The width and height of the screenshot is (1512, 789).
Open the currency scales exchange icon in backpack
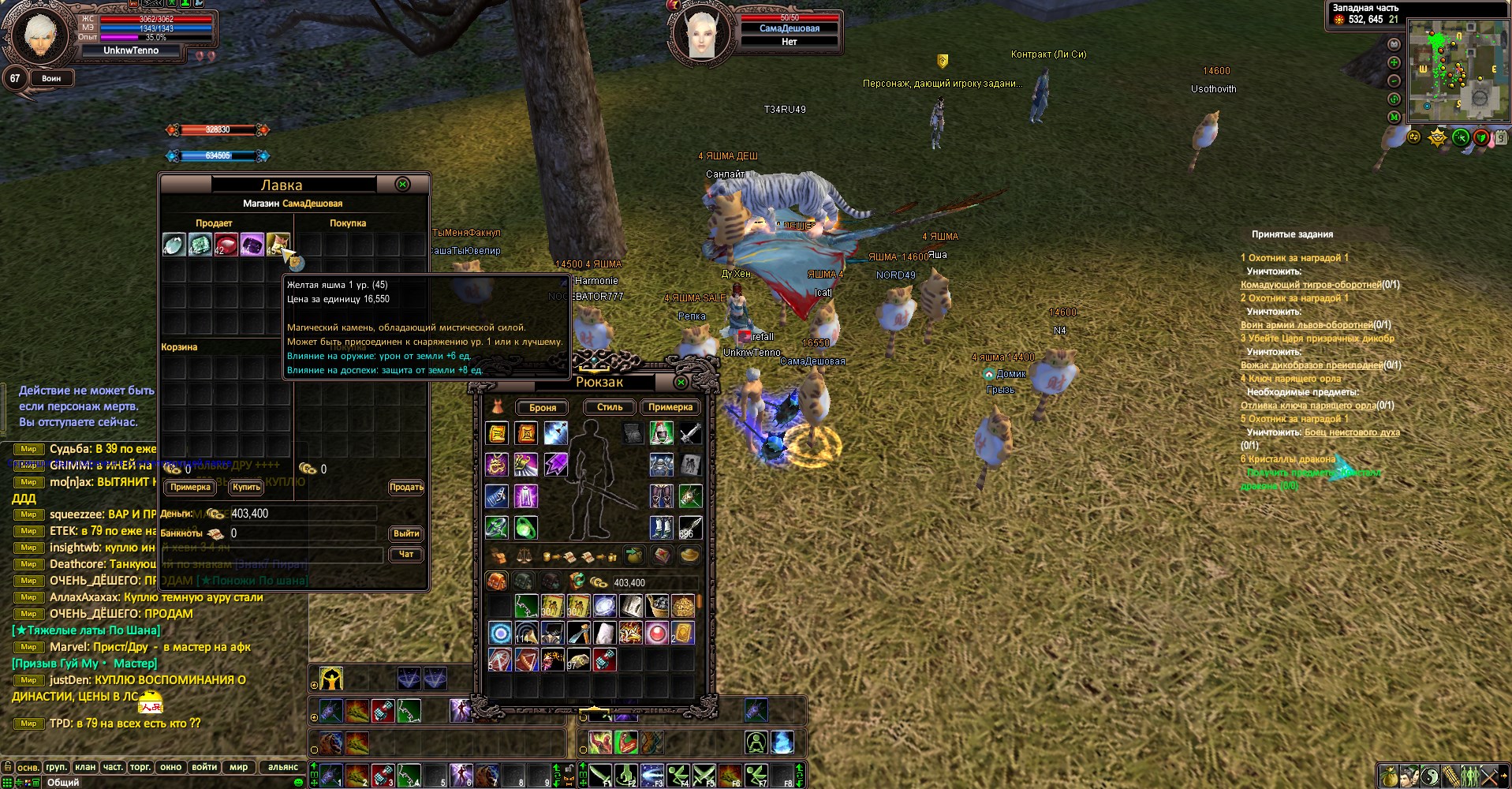click(525, 557)
